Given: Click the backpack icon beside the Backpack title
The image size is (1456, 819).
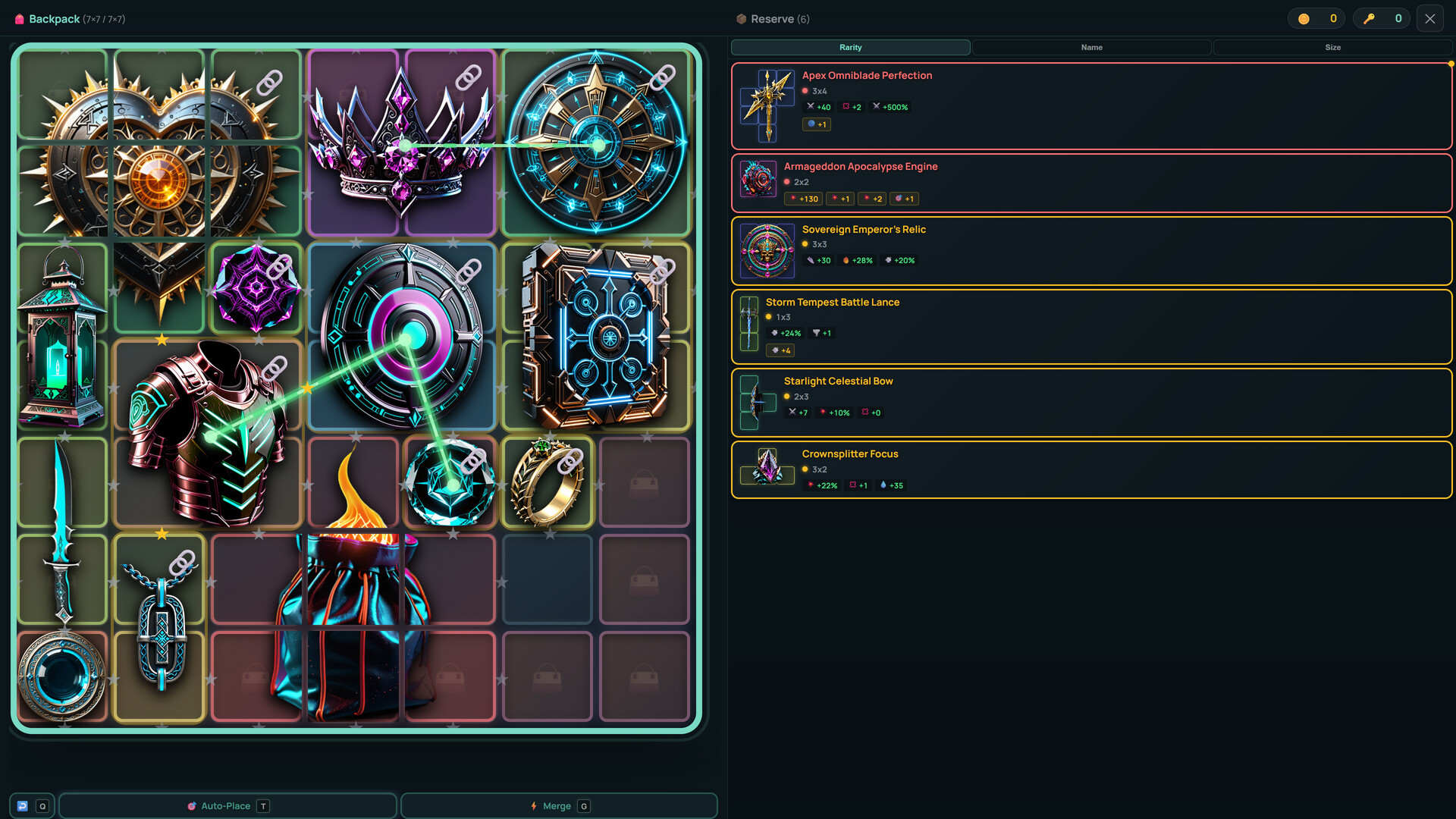Looking at the screenshot, I should 19,19.
